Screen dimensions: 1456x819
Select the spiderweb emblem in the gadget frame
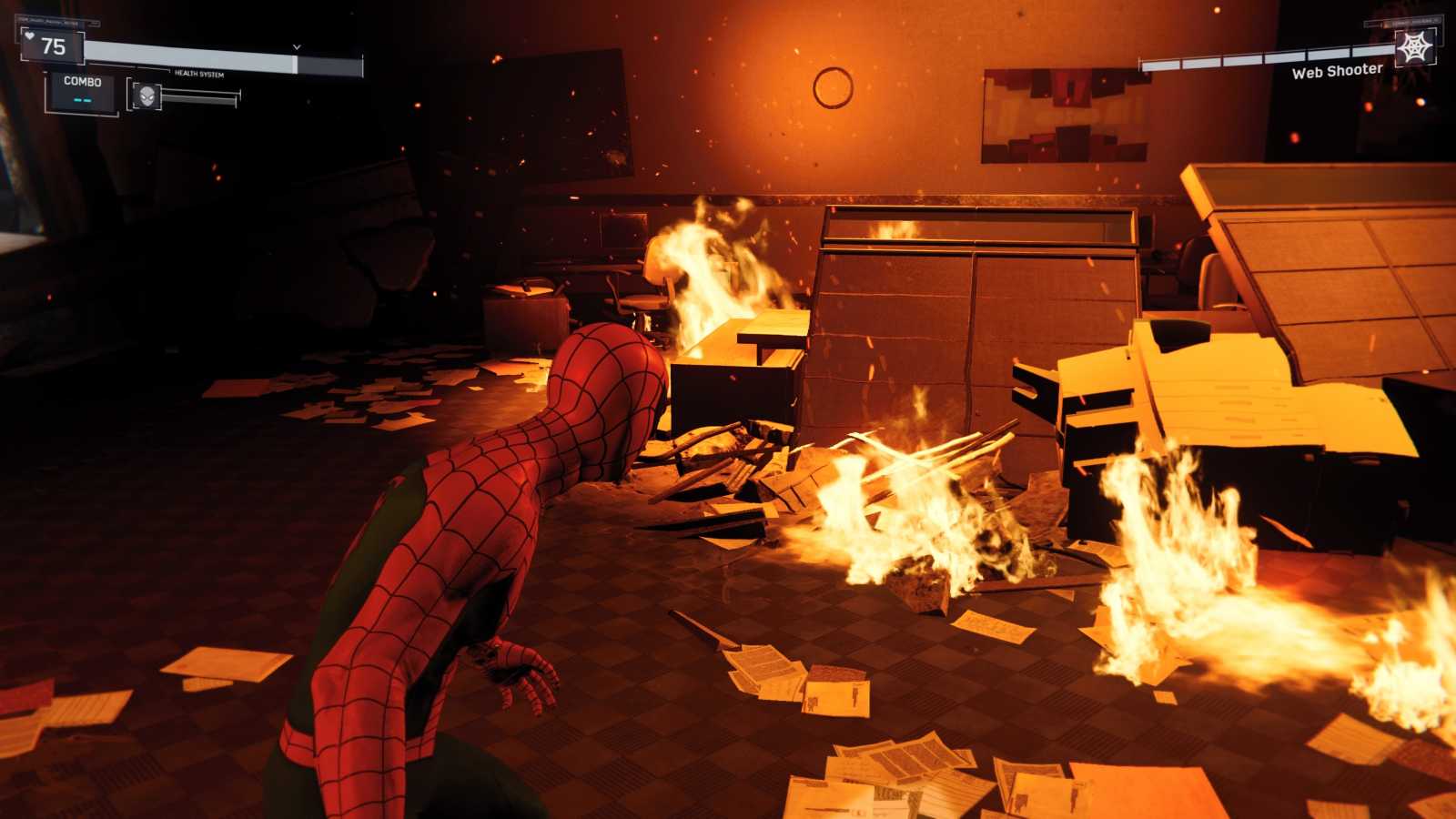[1414, 49]
